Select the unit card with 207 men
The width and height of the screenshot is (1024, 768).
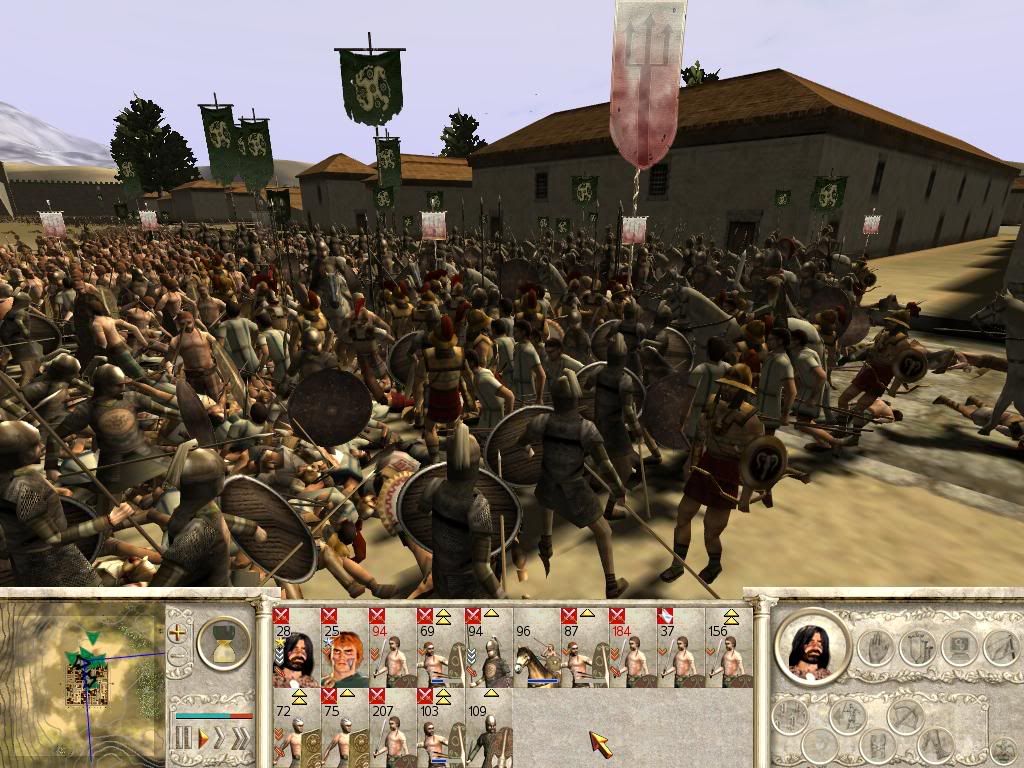click(392, 728)
